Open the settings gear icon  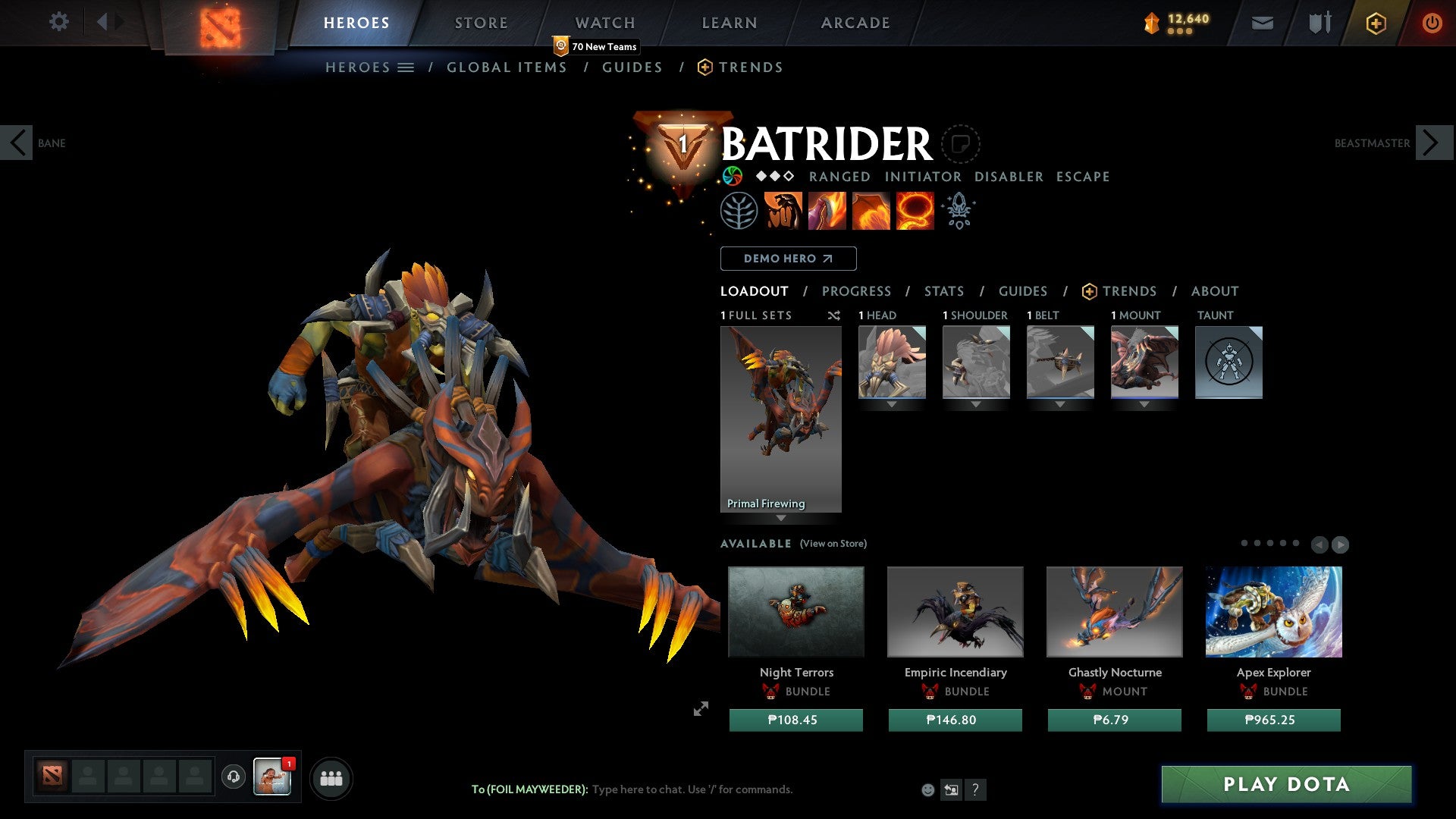coord(58,21)
